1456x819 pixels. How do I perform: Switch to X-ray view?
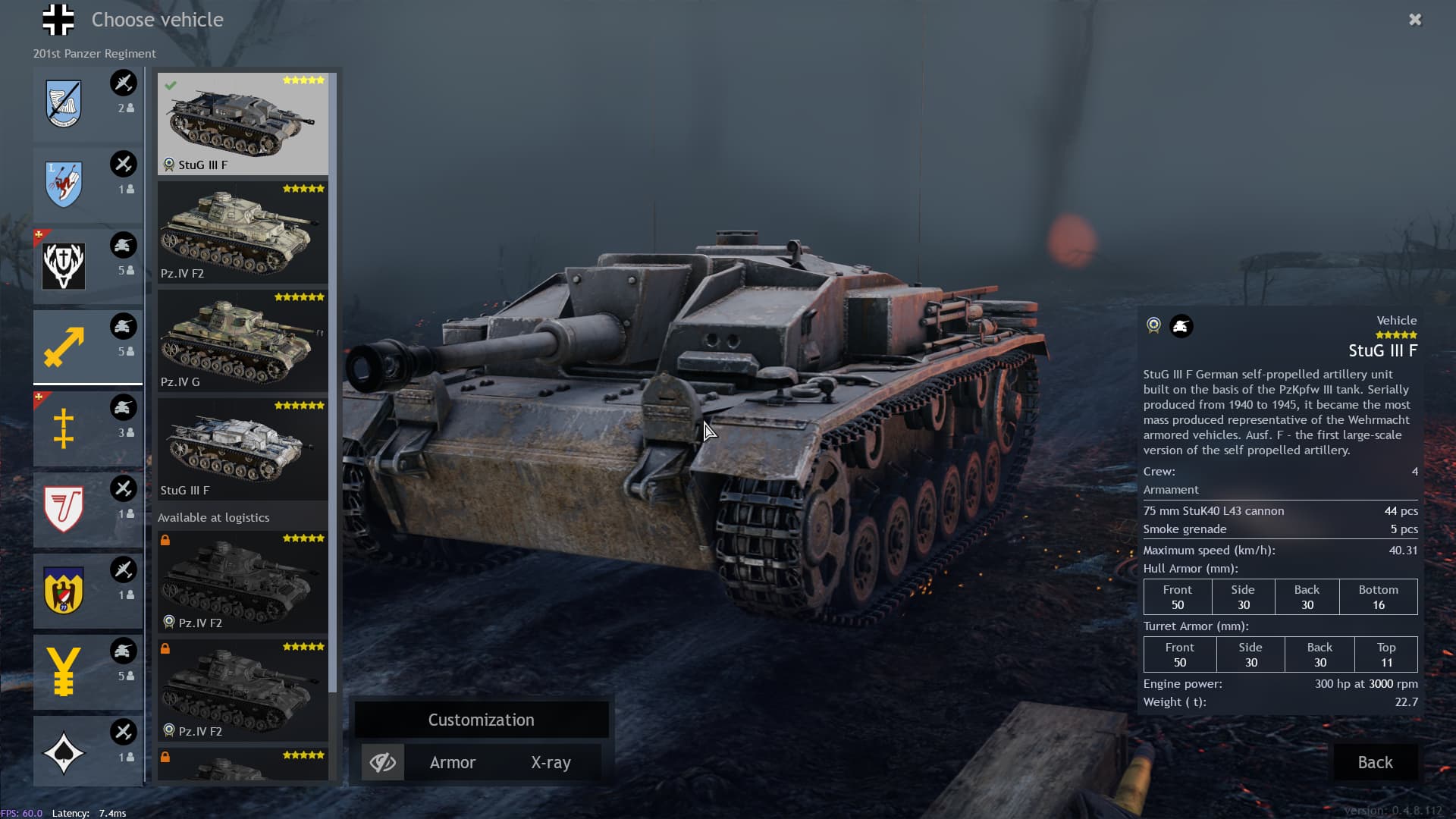551,762
